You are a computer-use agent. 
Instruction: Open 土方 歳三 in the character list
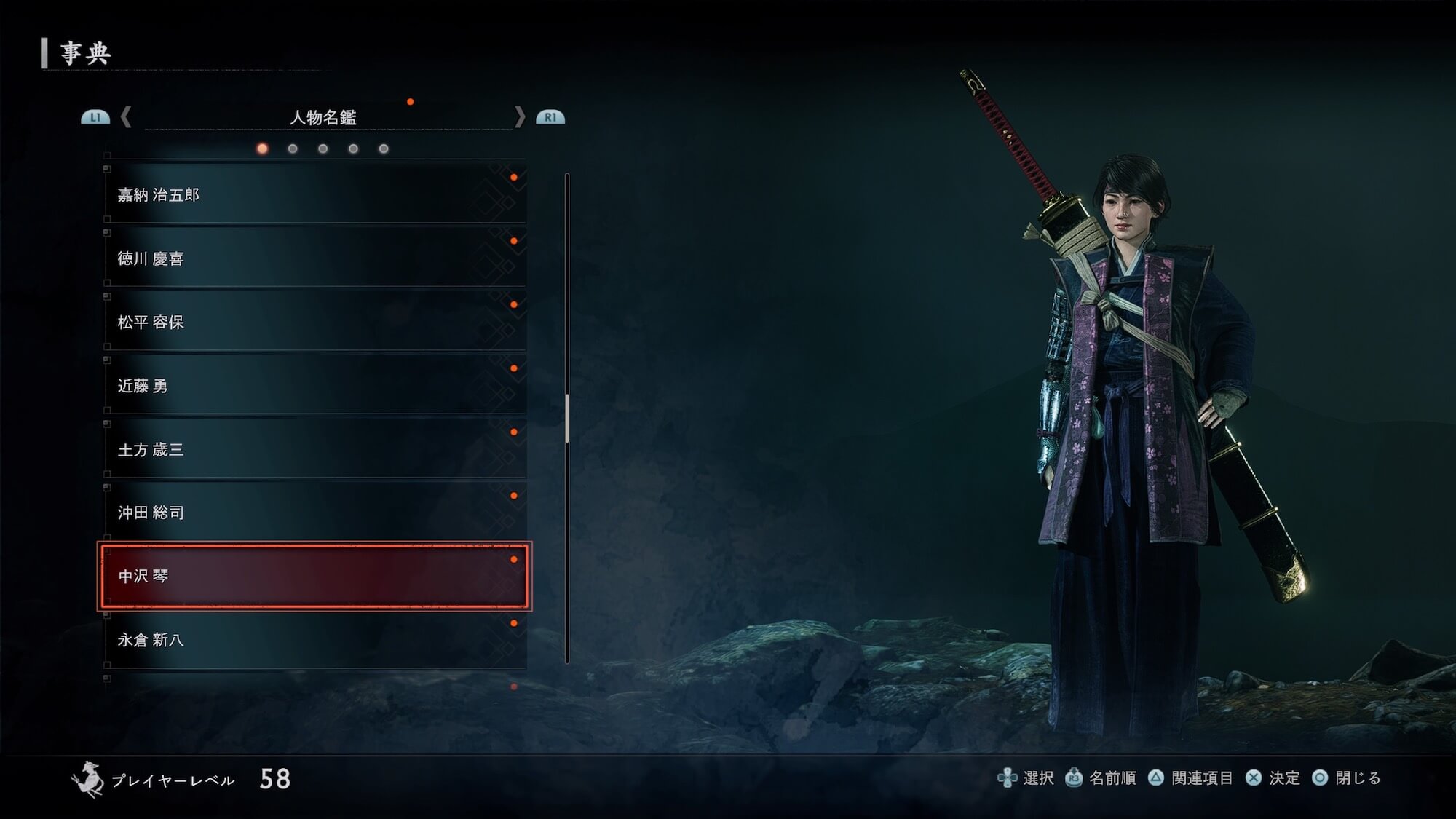point(314,449)
